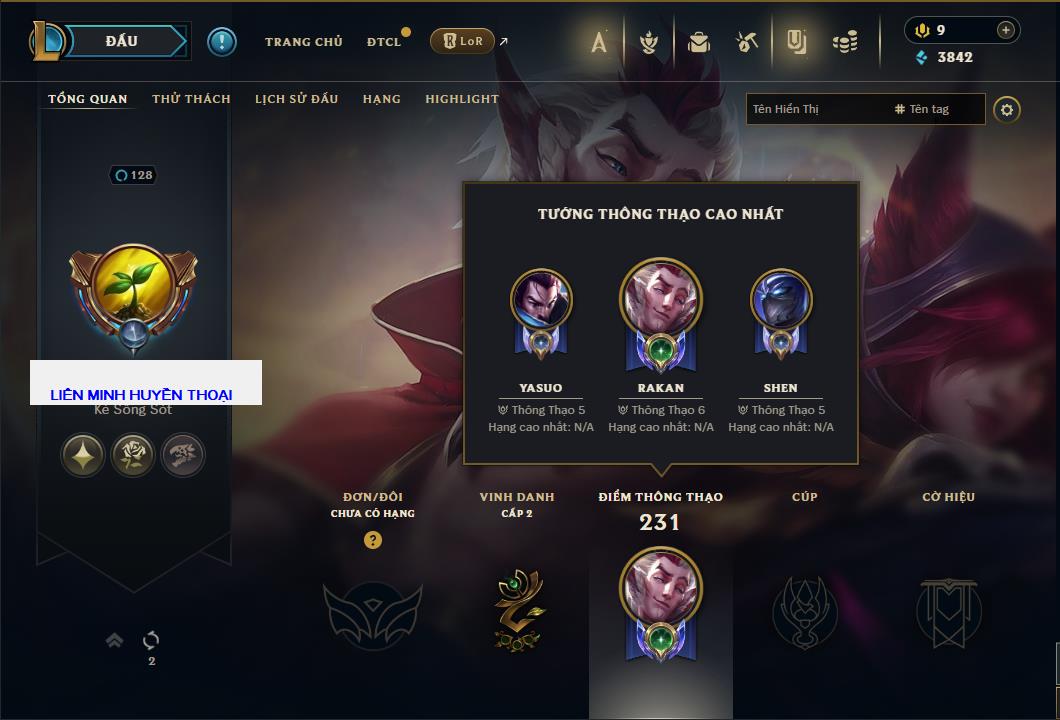View the HIGHLIGHT tab
The image size is (1060, 720).
(x=461, y=99)
